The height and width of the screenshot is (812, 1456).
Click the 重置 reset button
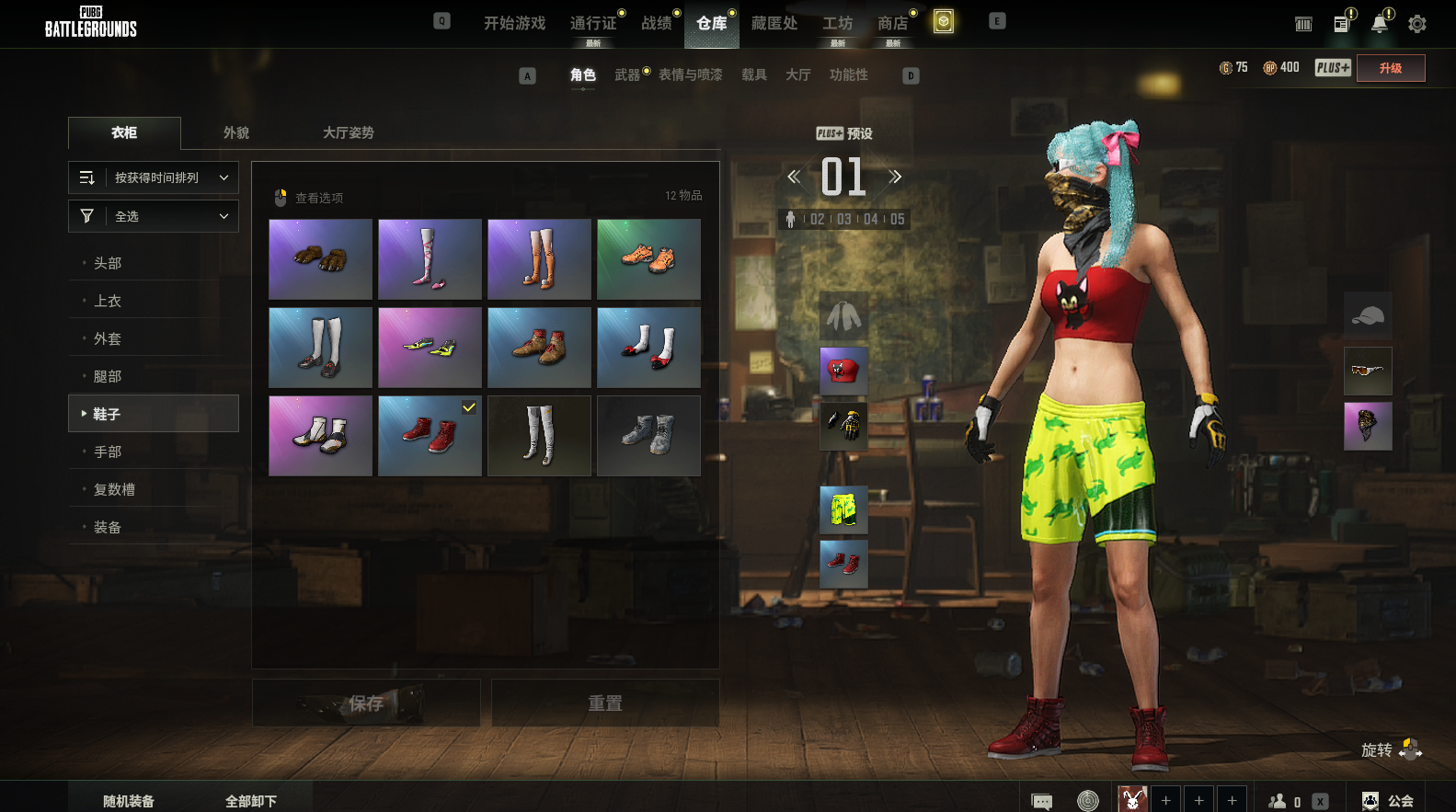(x=605, y=703)
